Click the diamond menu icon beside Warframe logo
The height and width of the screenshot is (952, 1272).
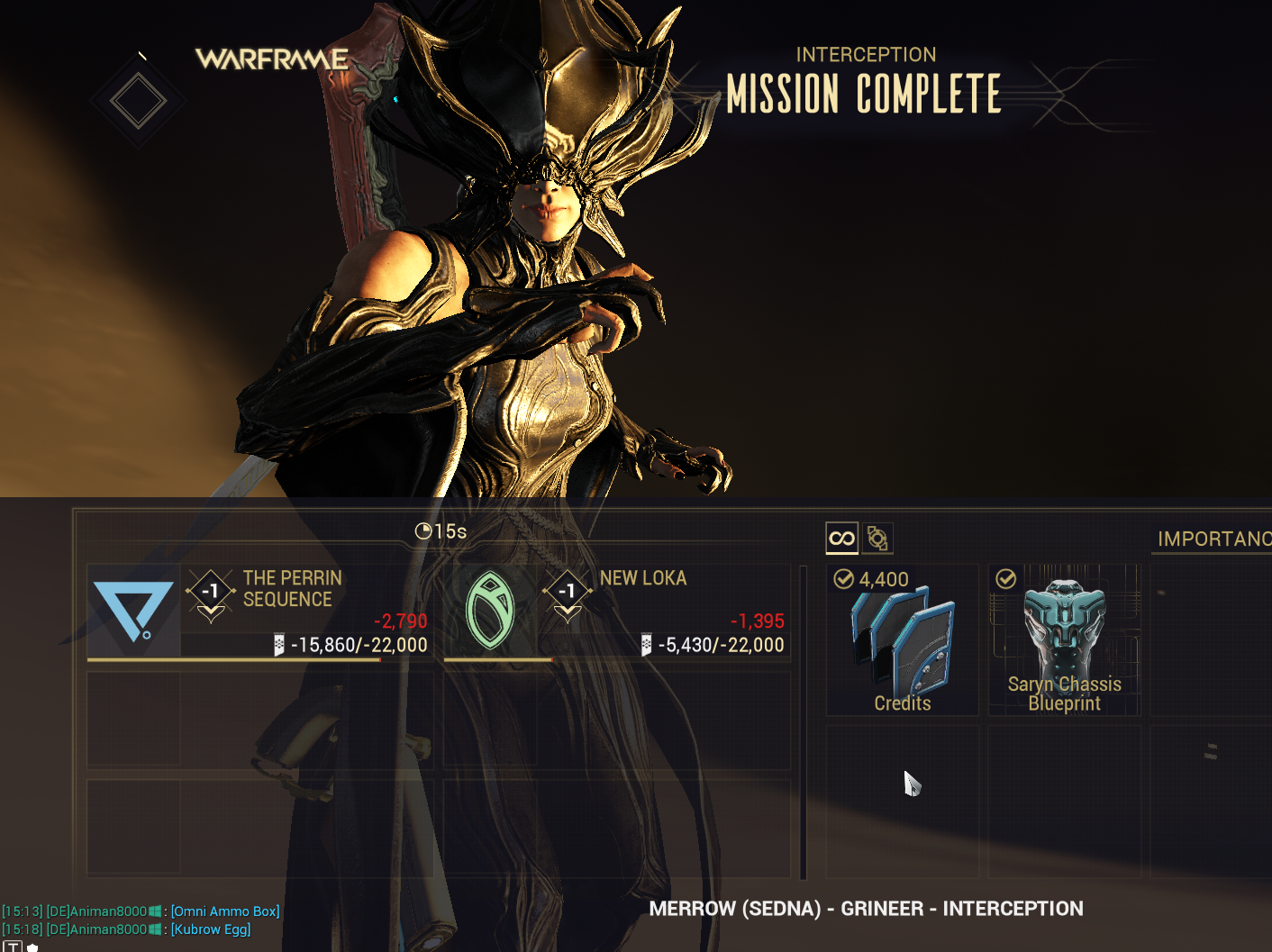[138, 100]
